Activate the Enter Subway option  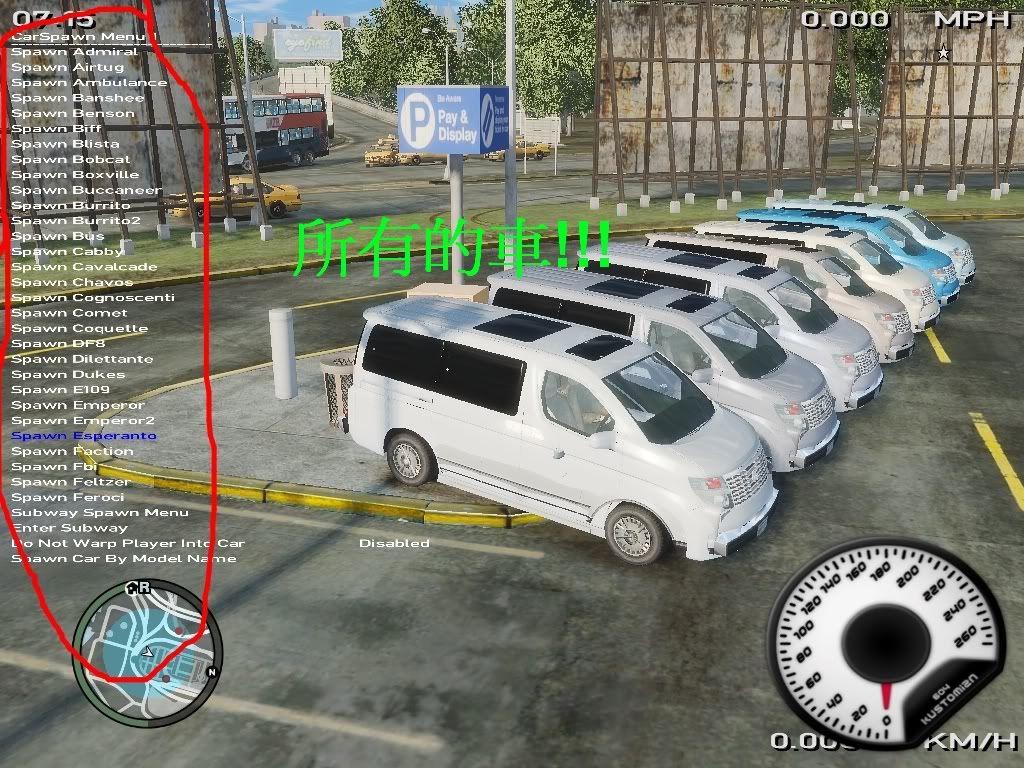click(69, 528)
